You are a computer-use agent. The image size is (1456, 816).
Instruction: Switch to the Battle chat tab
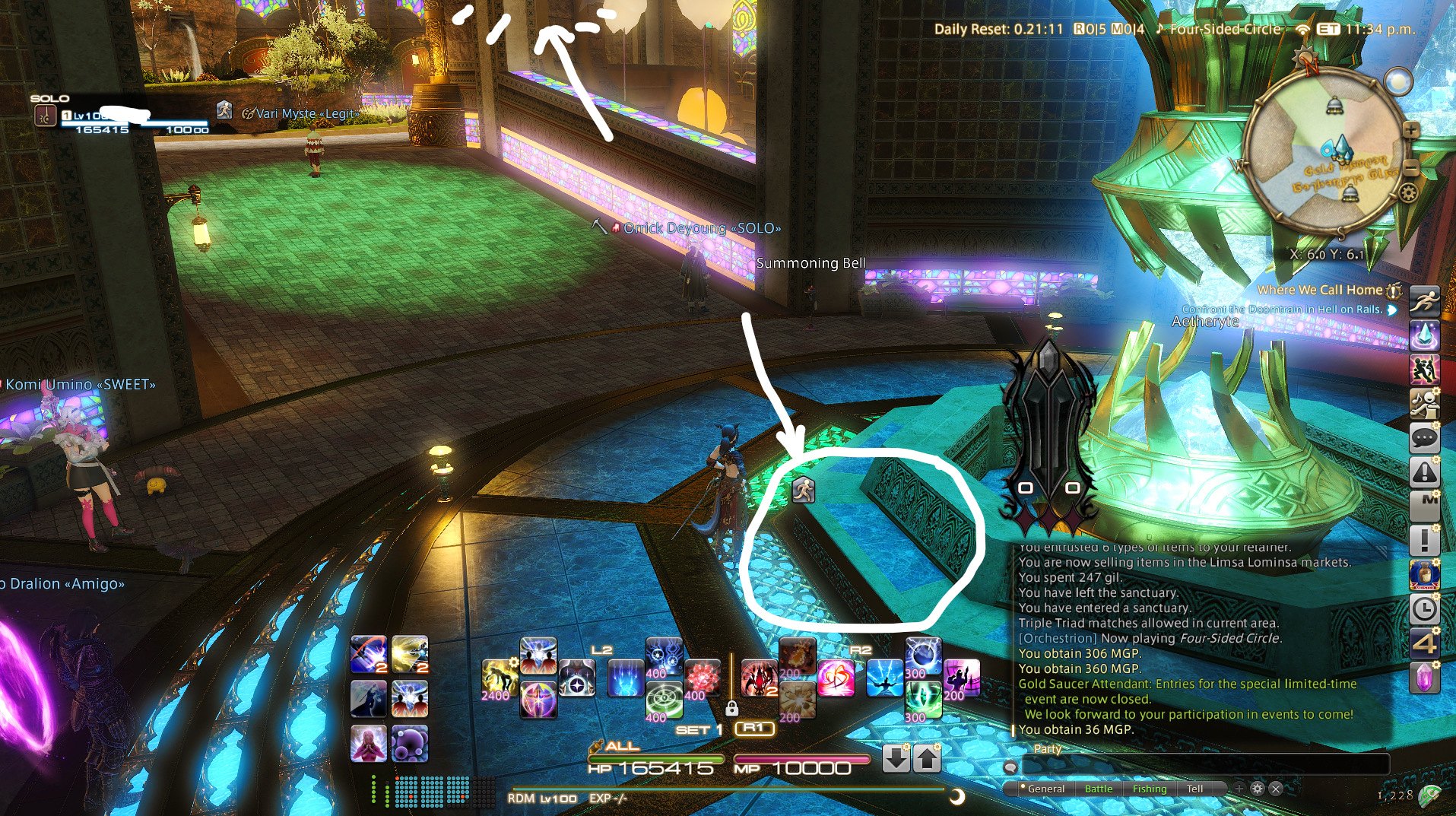click(x=1098, y=789)
